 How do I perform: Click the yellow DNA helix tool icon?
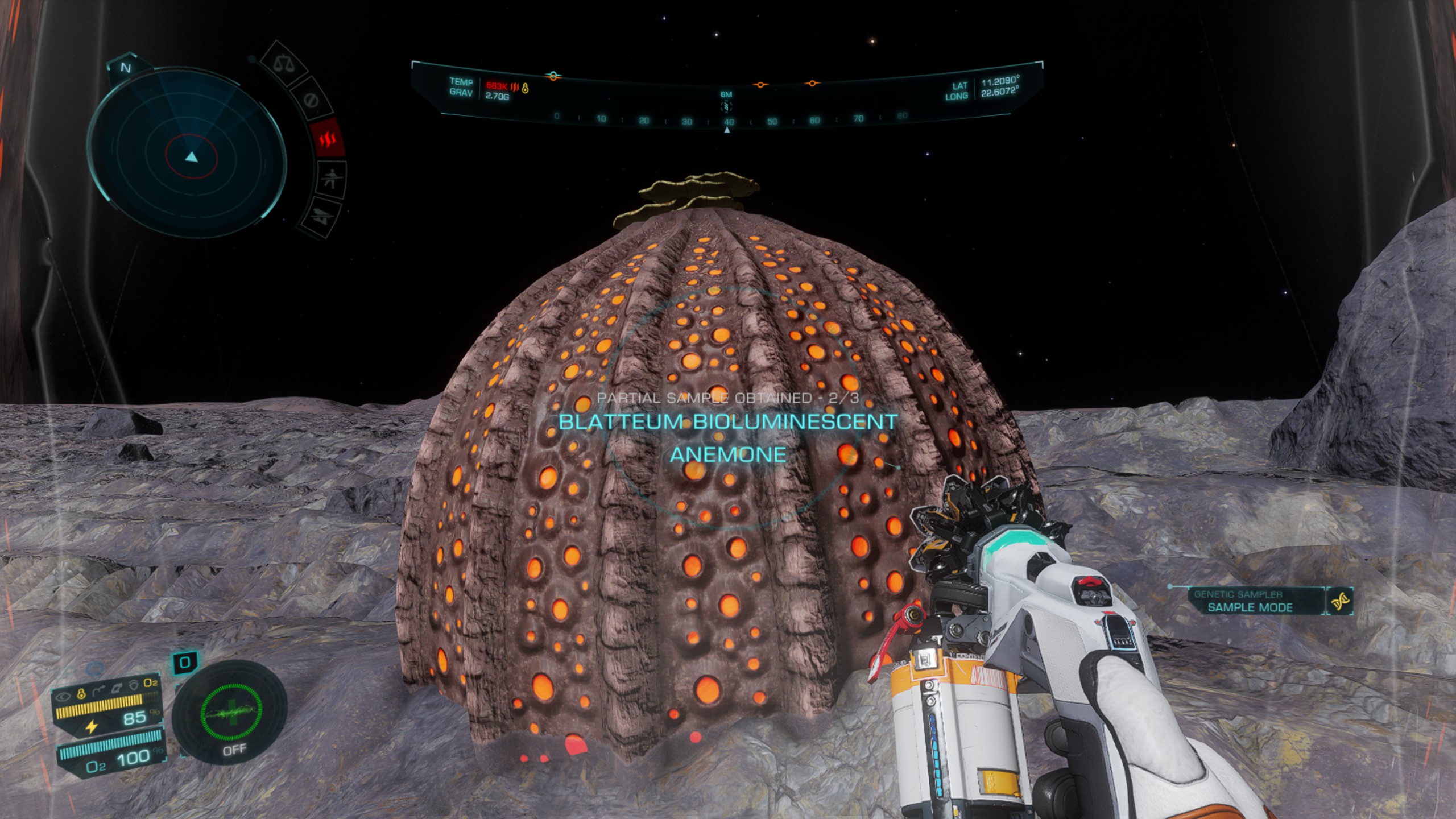point(1341,602)
